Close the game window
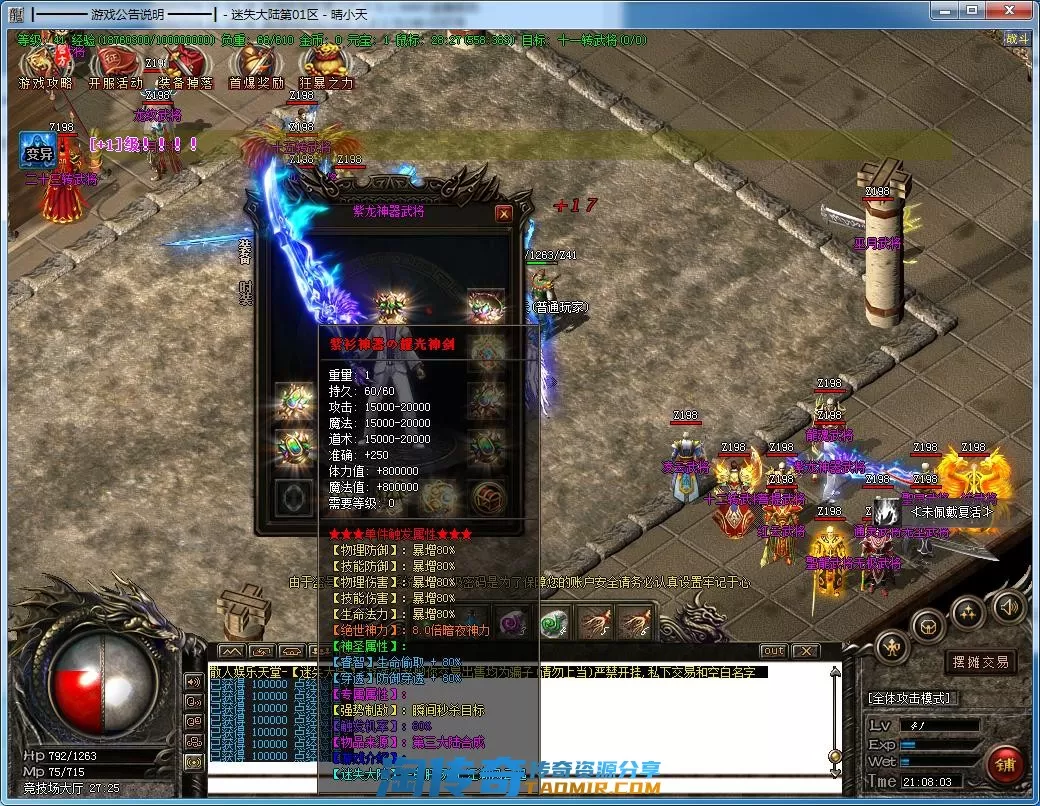 (x=1013, y=12)
